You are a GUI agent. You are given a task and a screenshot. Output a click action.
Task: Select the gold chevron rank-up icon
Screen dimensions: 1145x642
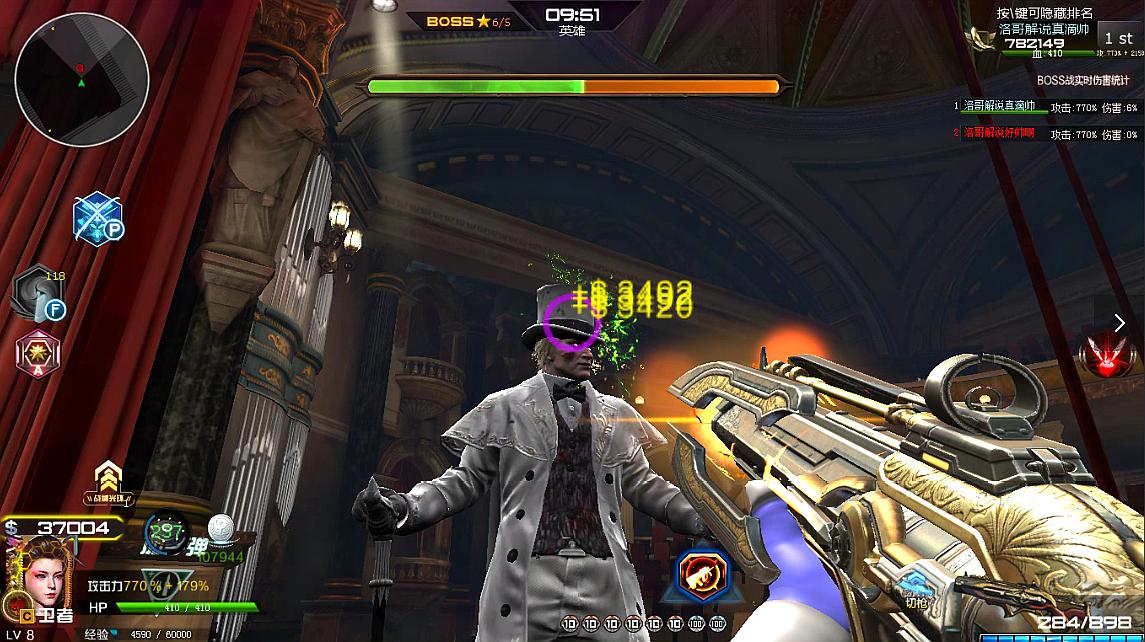pos(107,478)
